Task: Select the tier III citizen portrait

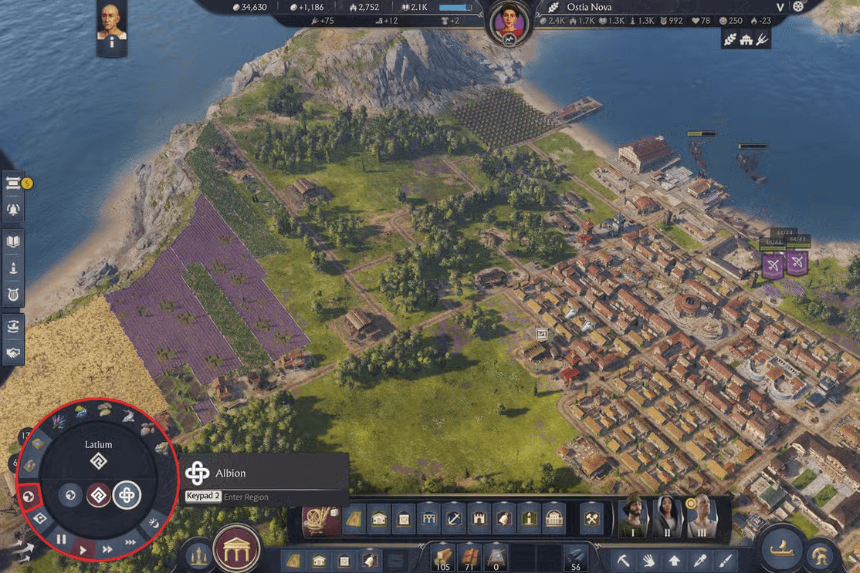Action: point(699,516)
